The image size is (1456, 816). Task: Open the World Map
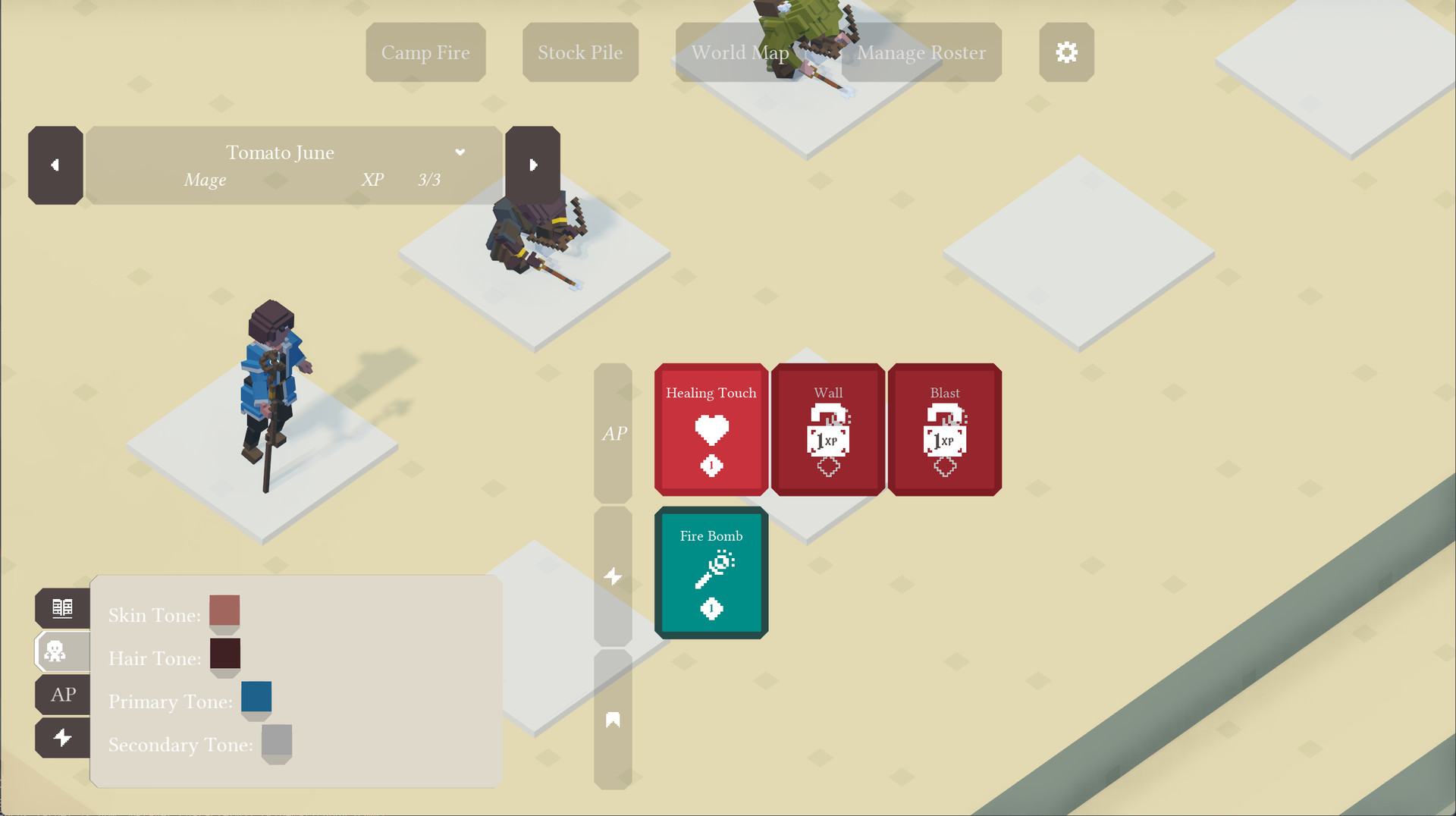(x=739, y=52)
